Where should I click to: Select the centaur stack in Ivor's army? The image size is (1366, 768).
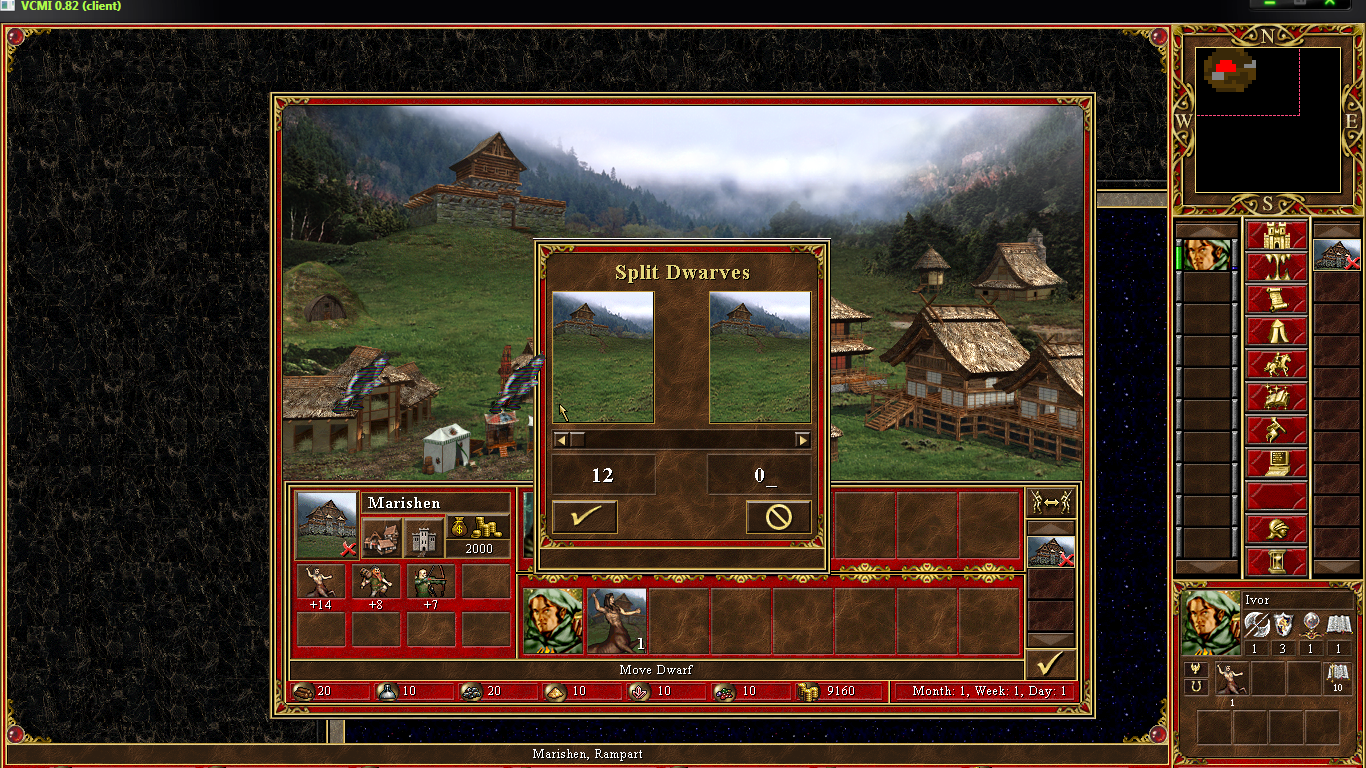[x=617, y=621]
